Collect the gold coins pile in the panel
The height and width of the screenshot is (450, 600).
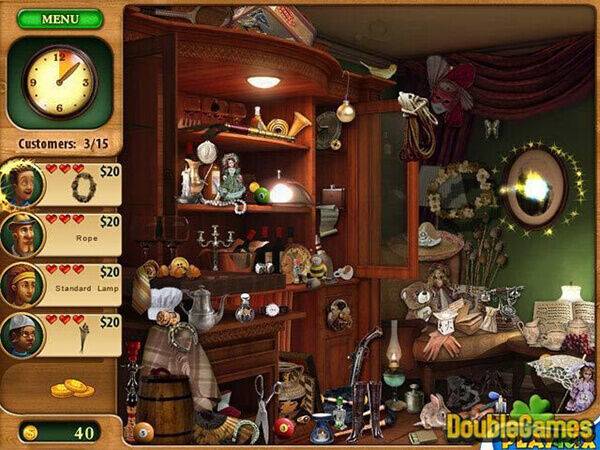point(70,388)
